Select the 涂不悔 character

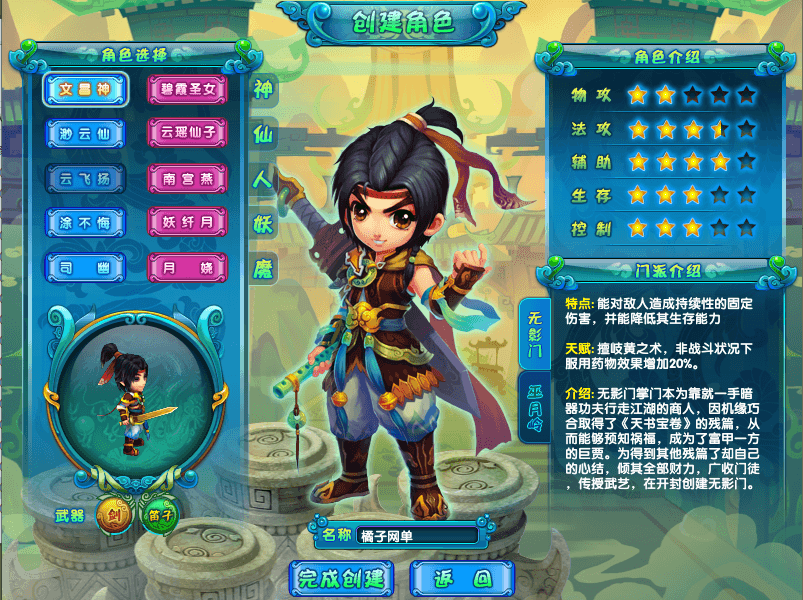click(84, 222)
